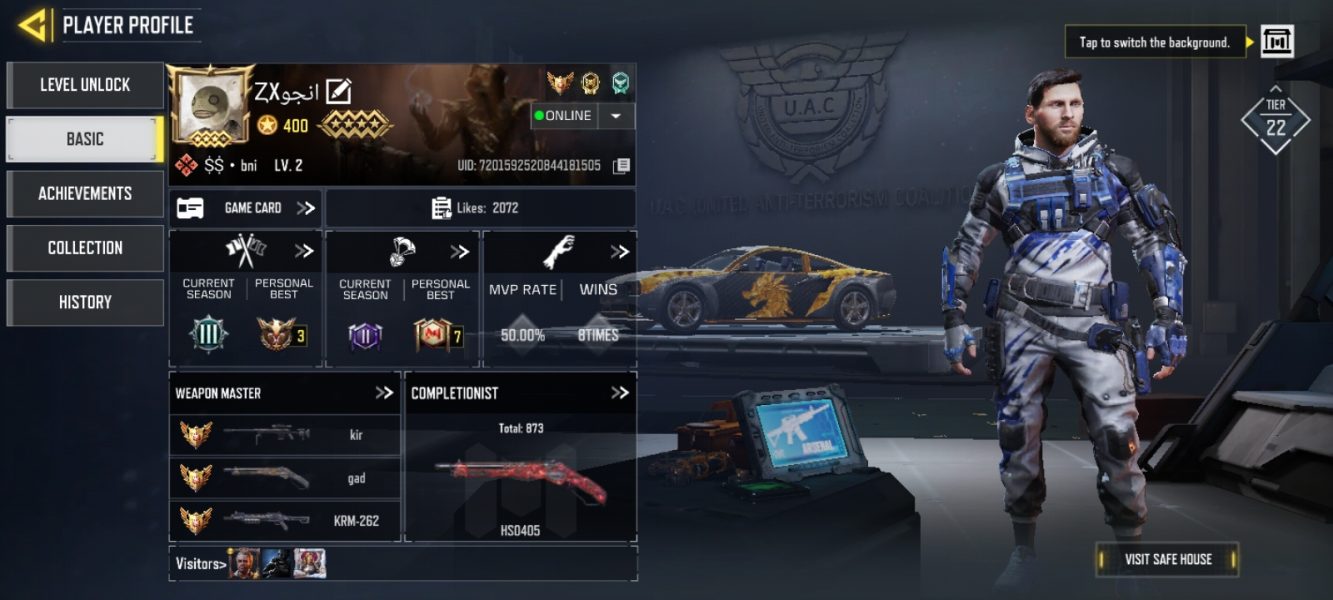
Task: Open the Achievements tab
Action: [85, 193]
